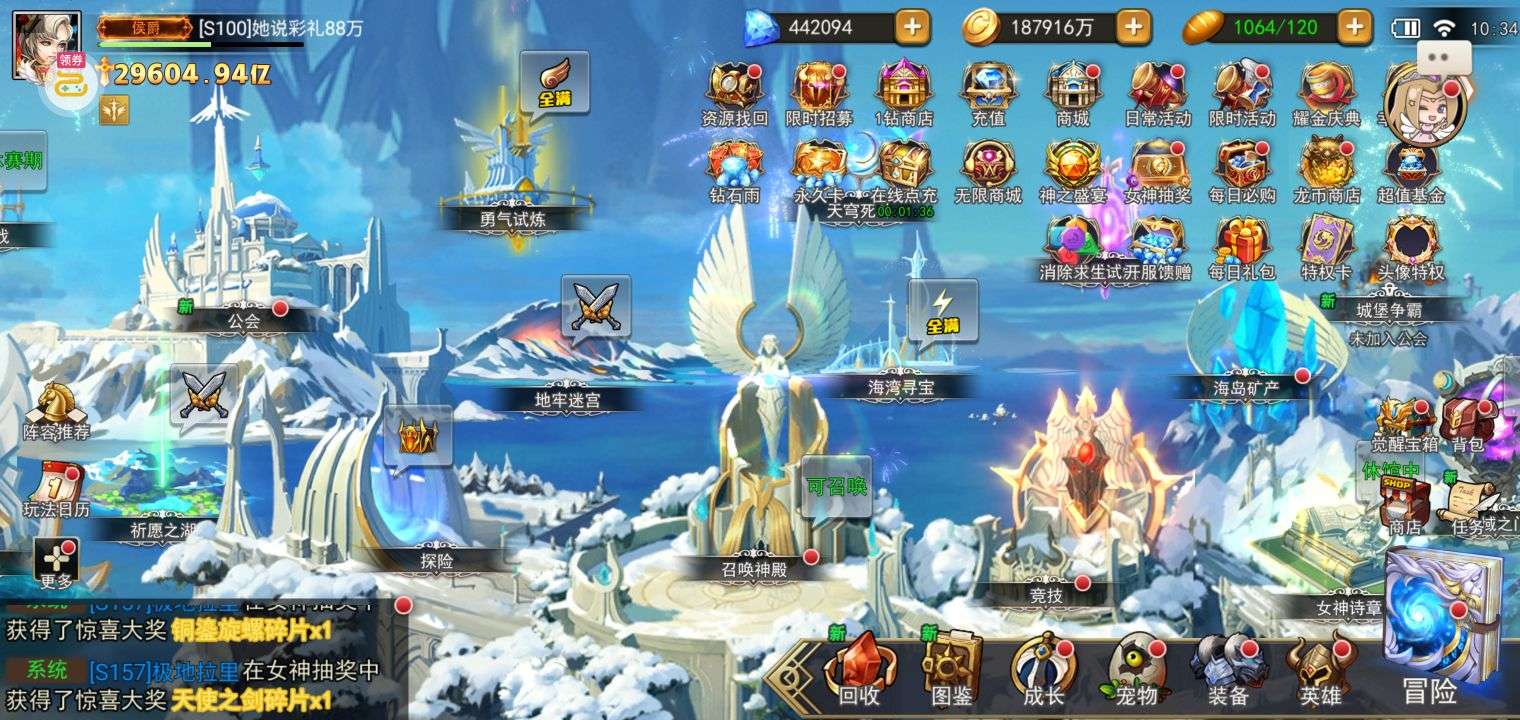
Task: Open the 回收 recycle menu
Action: [858, 668]
